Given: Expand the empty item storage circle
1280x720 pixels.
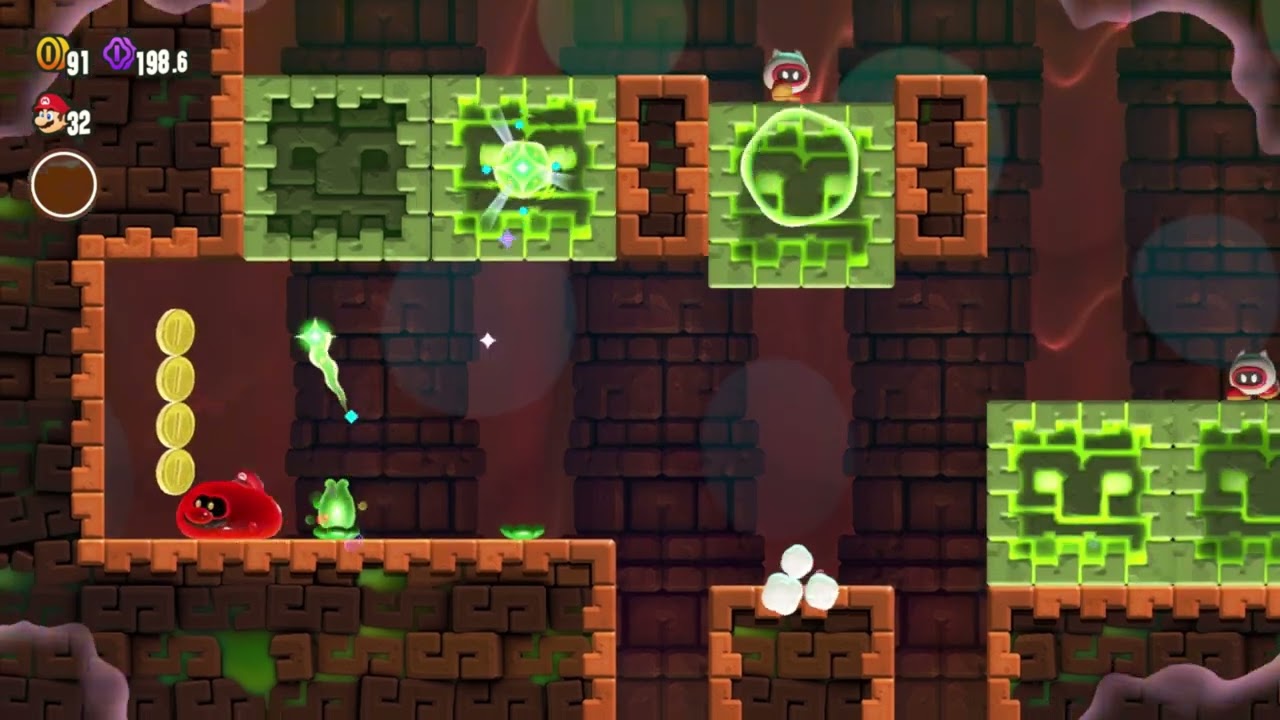Looking at the screenshot, I should pyautogui.click(x=64, y=184).
